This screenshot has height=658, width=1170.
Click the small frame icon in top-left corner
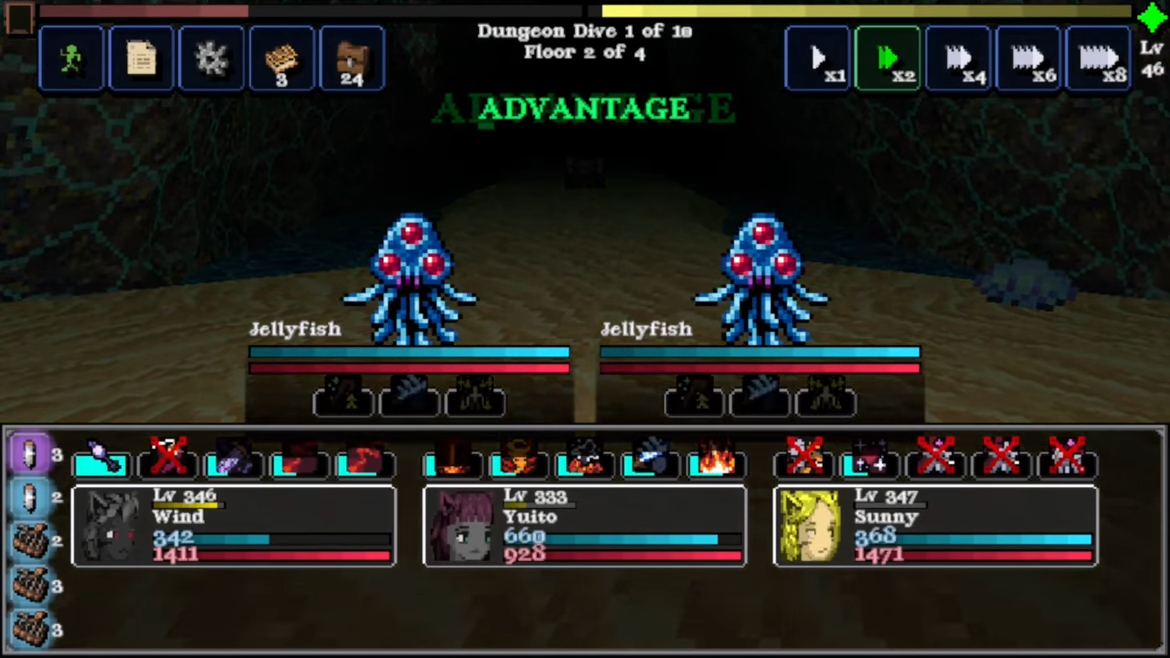click(x=19, y=17)
